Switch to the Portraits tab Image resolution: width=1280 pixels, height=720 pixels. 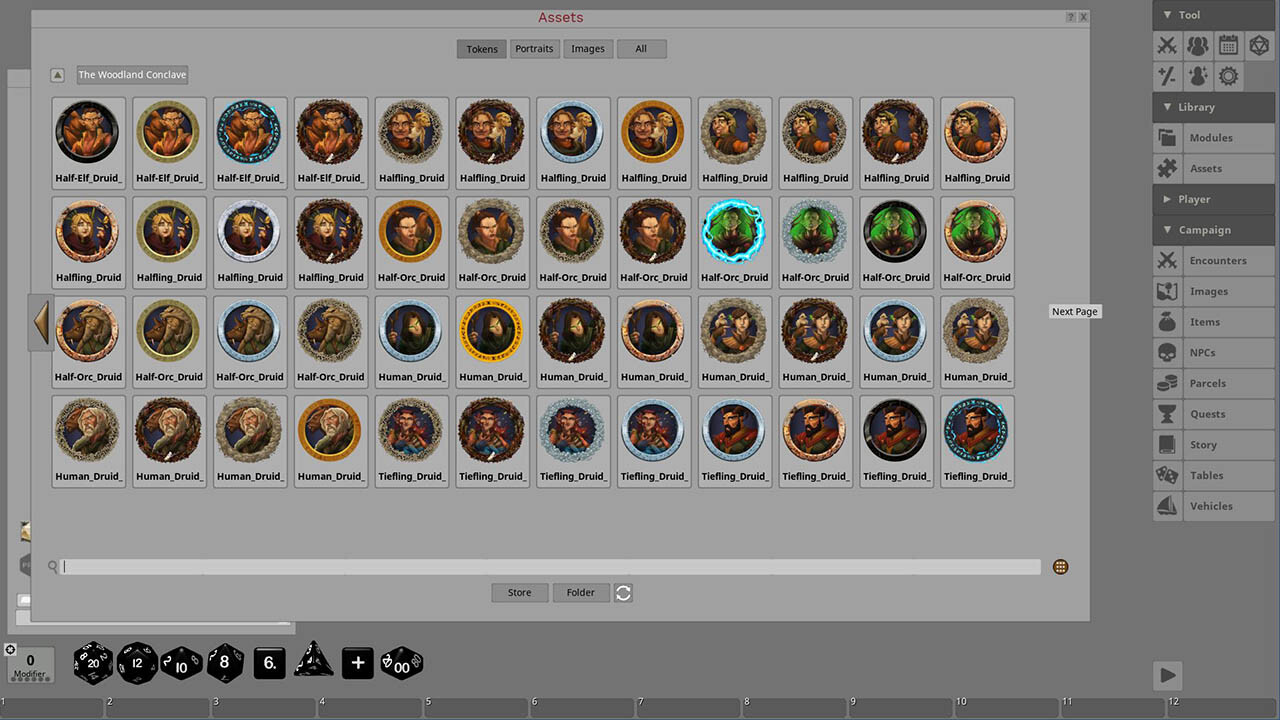click(534, 48)
